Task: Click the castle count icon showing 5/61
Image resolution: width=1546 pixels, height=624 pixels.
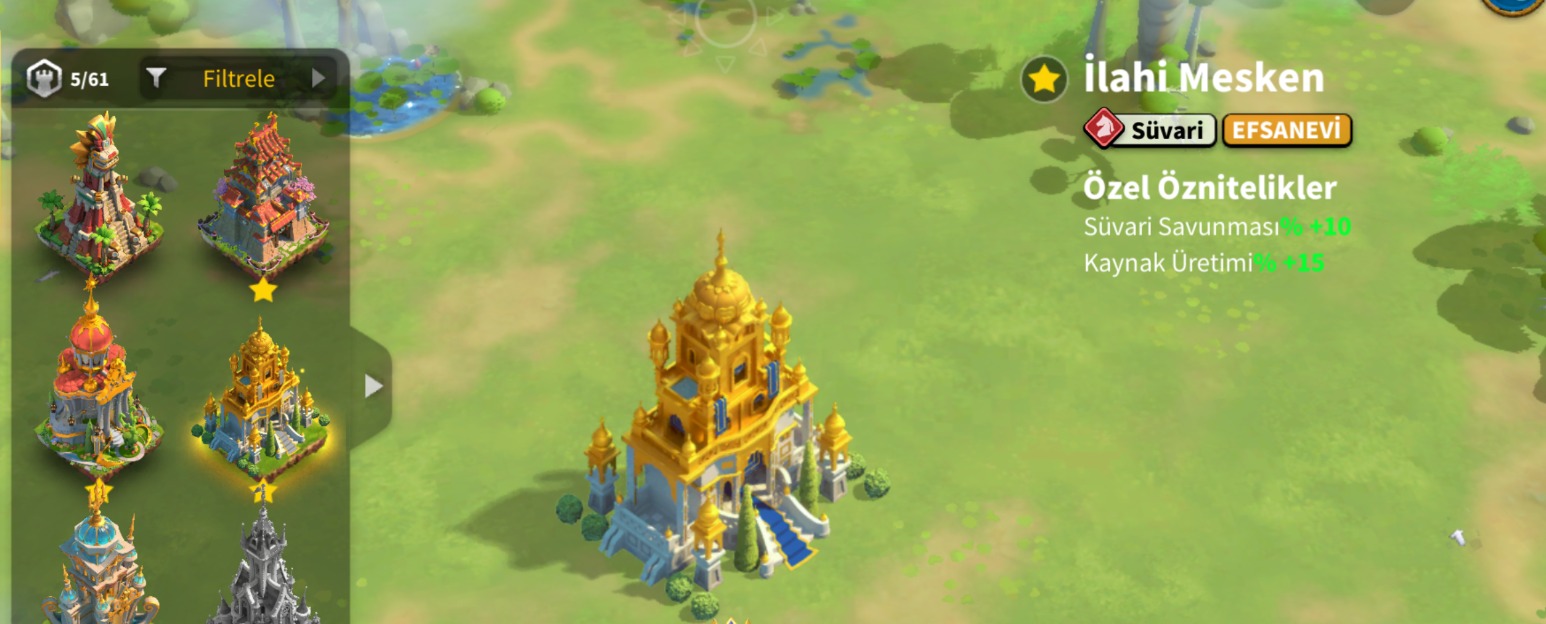Action: pyautogui.click(x=44, y=79)
